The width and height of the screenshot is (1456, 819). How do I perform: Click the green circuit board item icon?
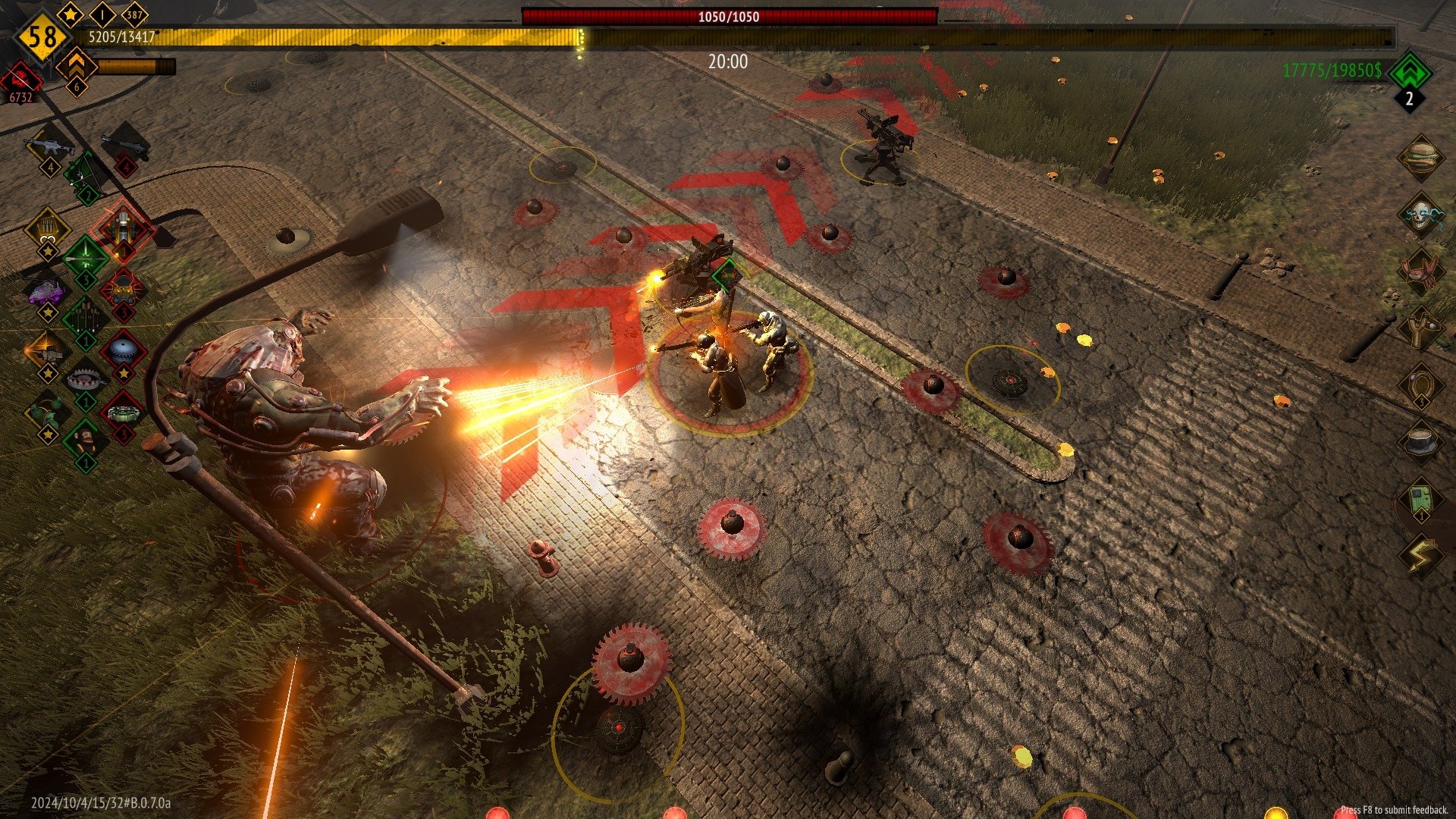pyautogui.click(x=1420, y=500)
